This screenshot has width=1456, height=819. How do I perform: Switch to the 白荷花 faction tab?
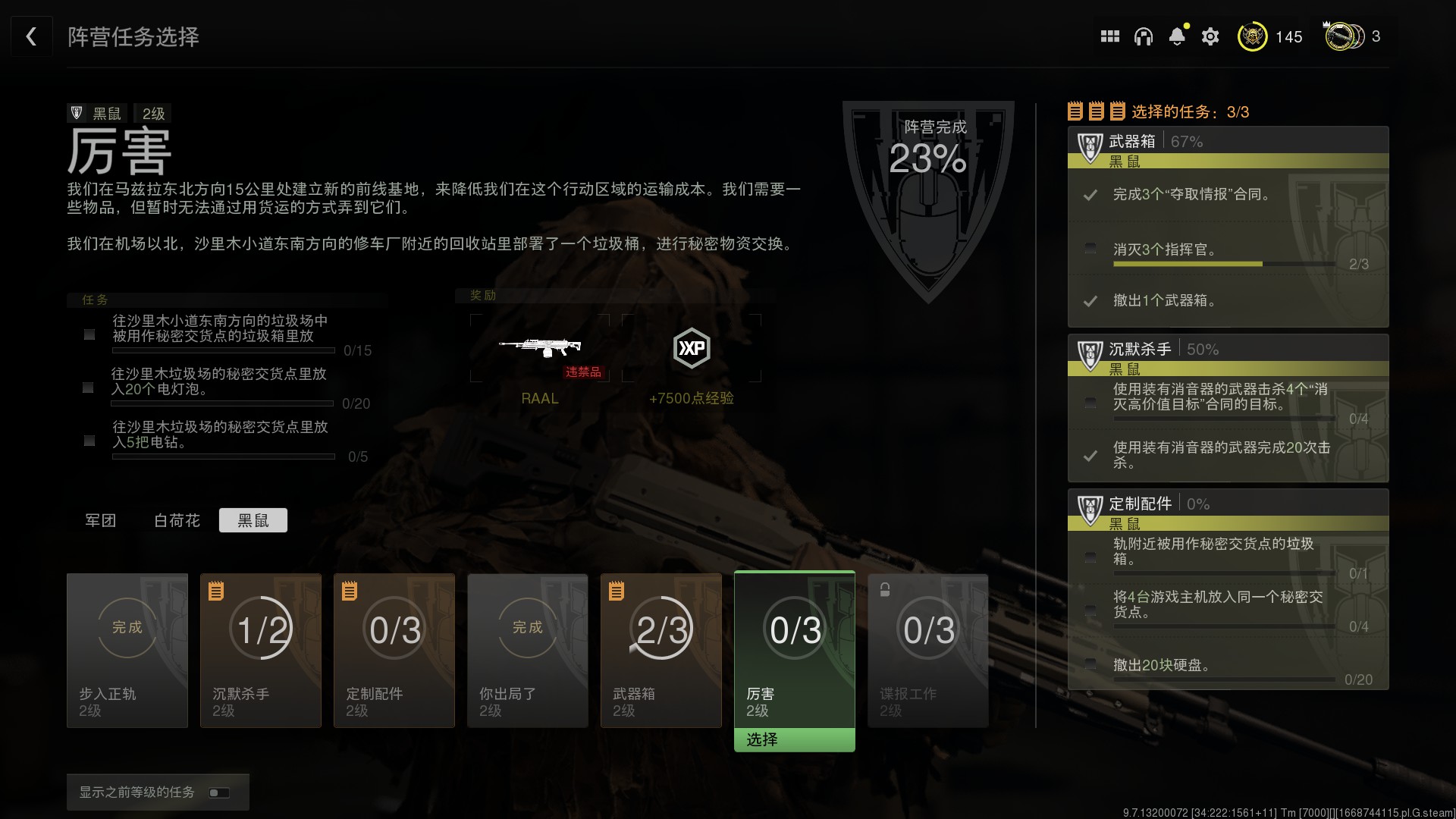[x=176, y=520]
